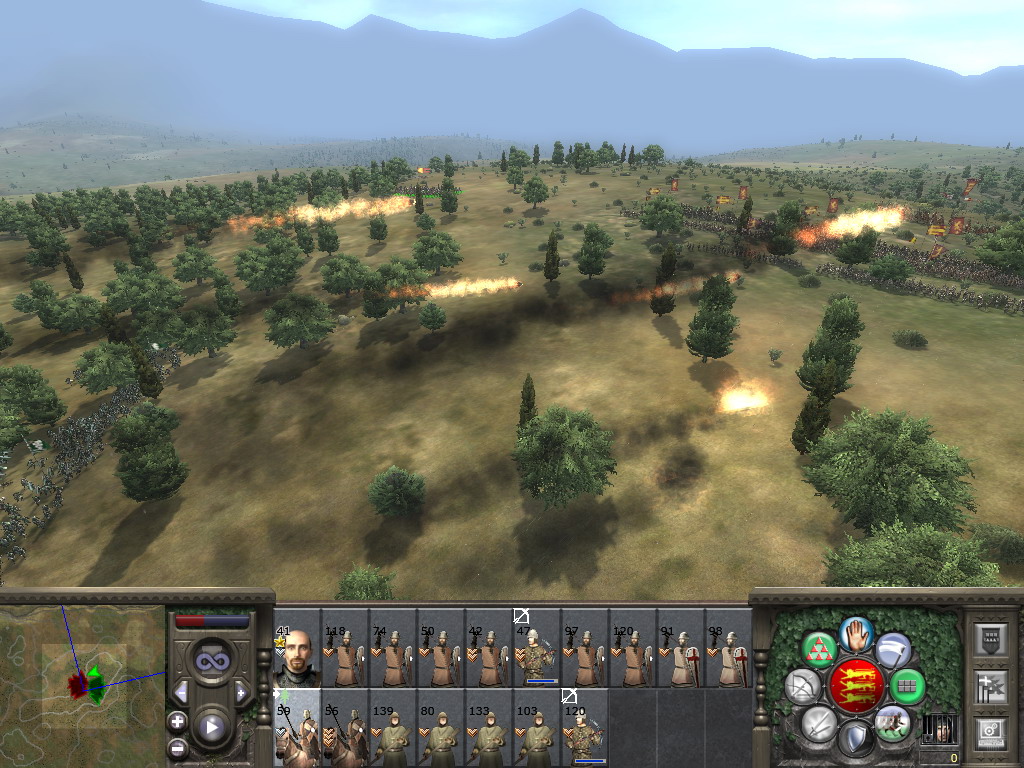1024x768 pixels.
Task: Select the 139-man hooded infantry card
Action: point(393,728)
